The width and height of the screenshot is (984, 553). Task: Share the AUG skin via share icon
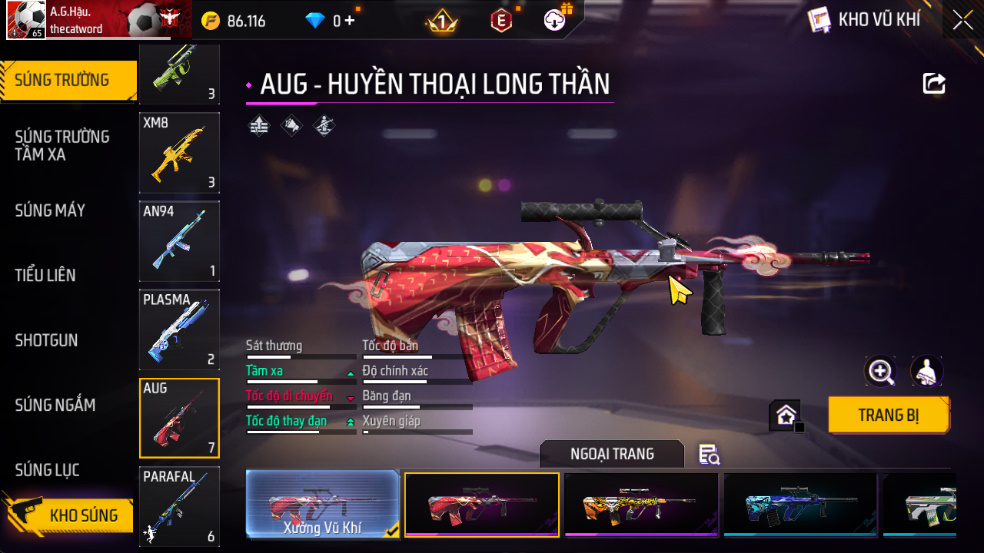point(933,84)
